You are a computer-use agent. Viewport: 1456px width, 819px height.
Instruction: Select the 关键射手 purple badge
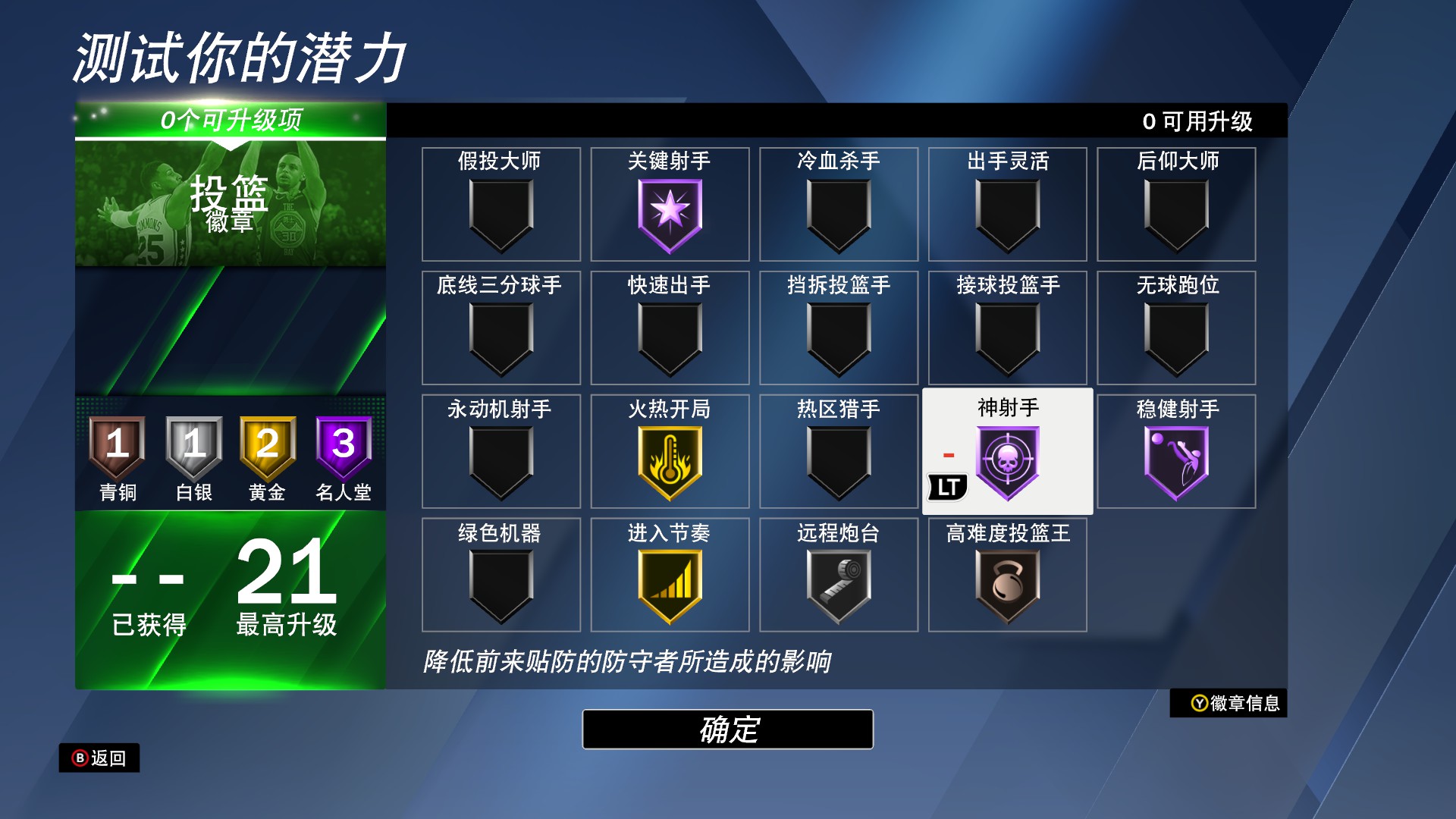(669, 216)
